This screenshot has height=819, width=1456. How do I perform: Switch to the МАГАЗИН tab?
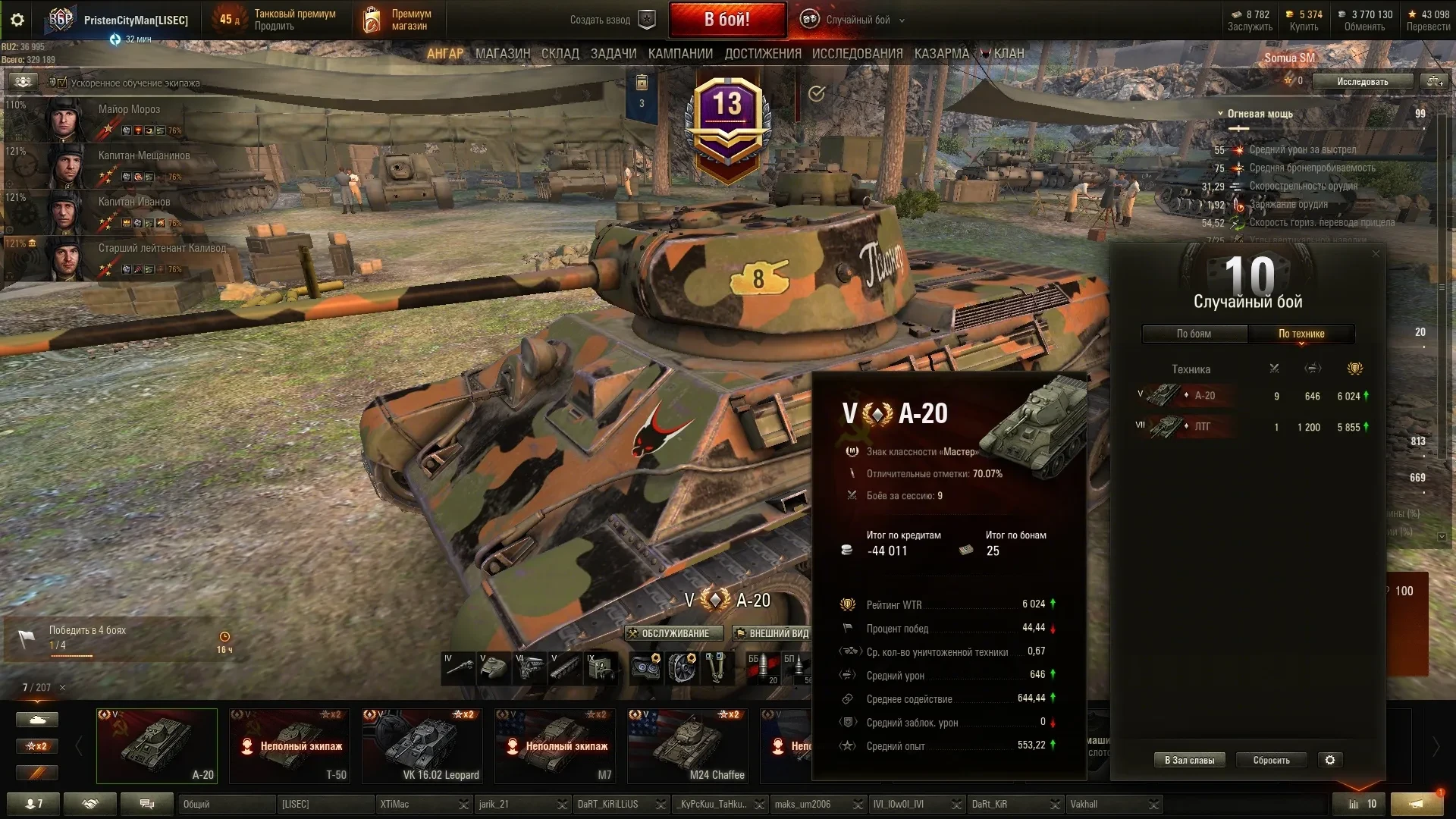pyautogui.click(x=502, y=54)
